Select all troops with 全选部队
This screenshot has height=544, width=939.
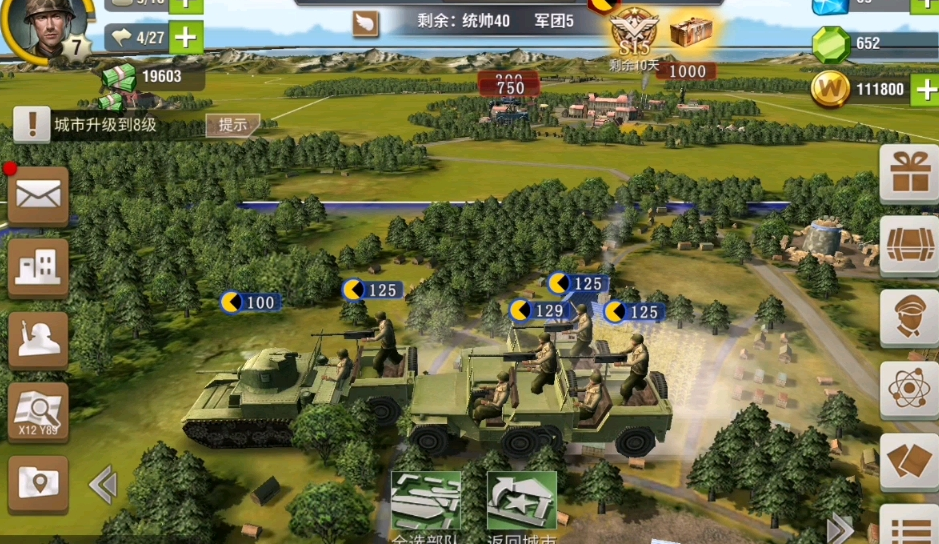[425, 501]
